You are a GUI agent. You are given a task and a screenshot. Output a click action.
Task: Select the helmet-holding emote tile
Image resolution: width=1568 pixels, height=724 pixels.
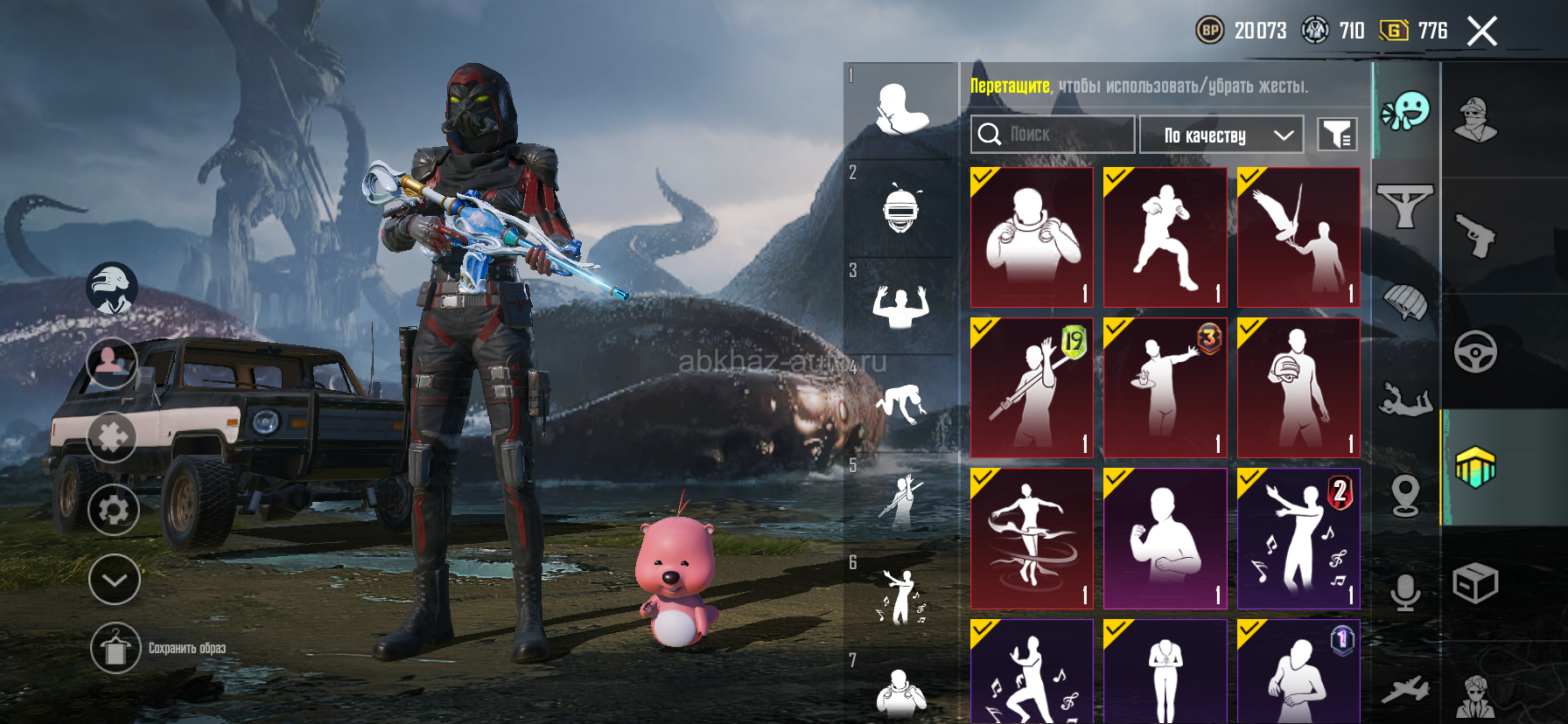tap(1298, 387)
